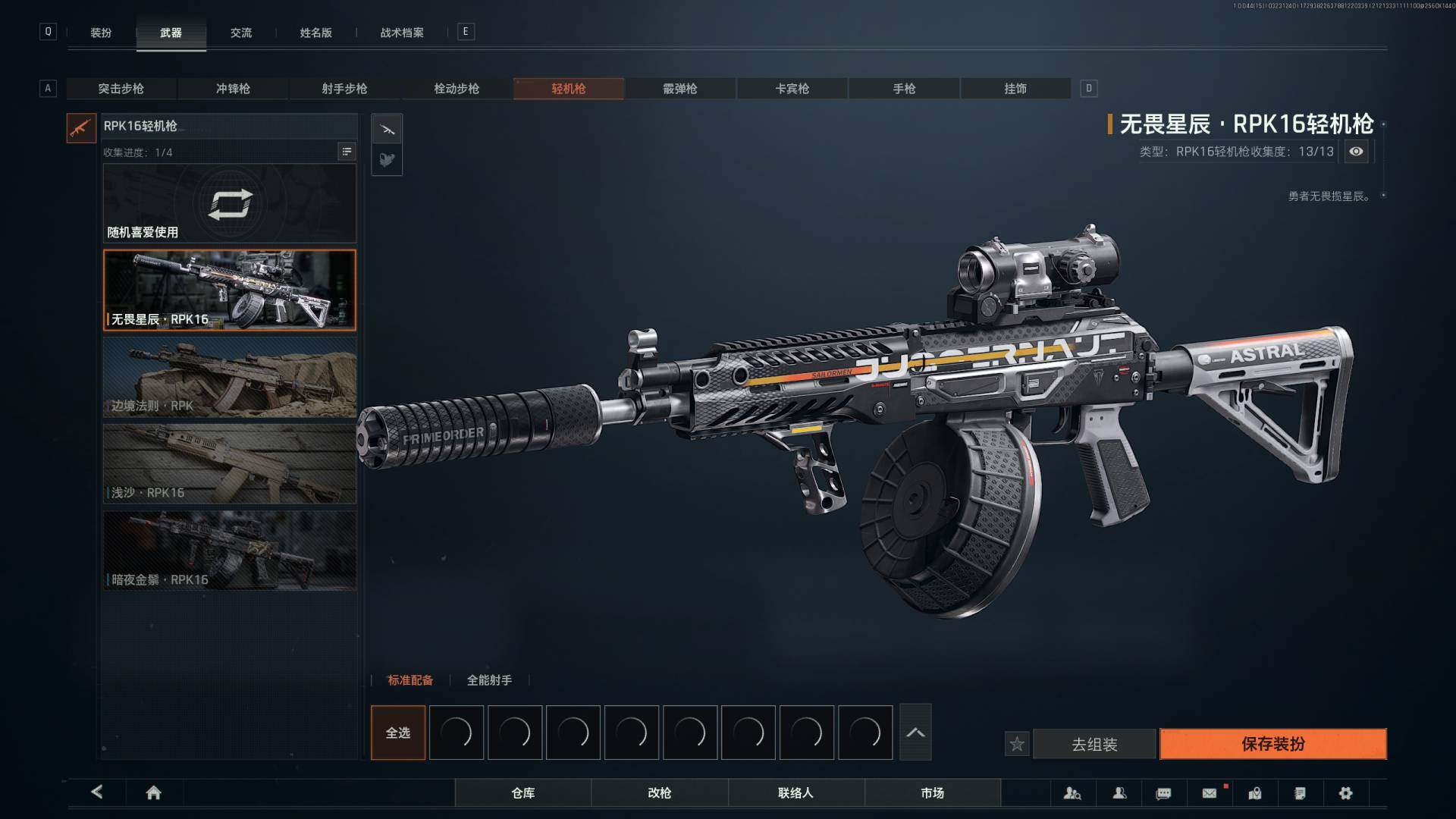Image resolution: width=1456 pixels, height=819 pixels.
Task: Toggle the eye preview icon
Action: pyautogui.click(x=1356, y=152)
